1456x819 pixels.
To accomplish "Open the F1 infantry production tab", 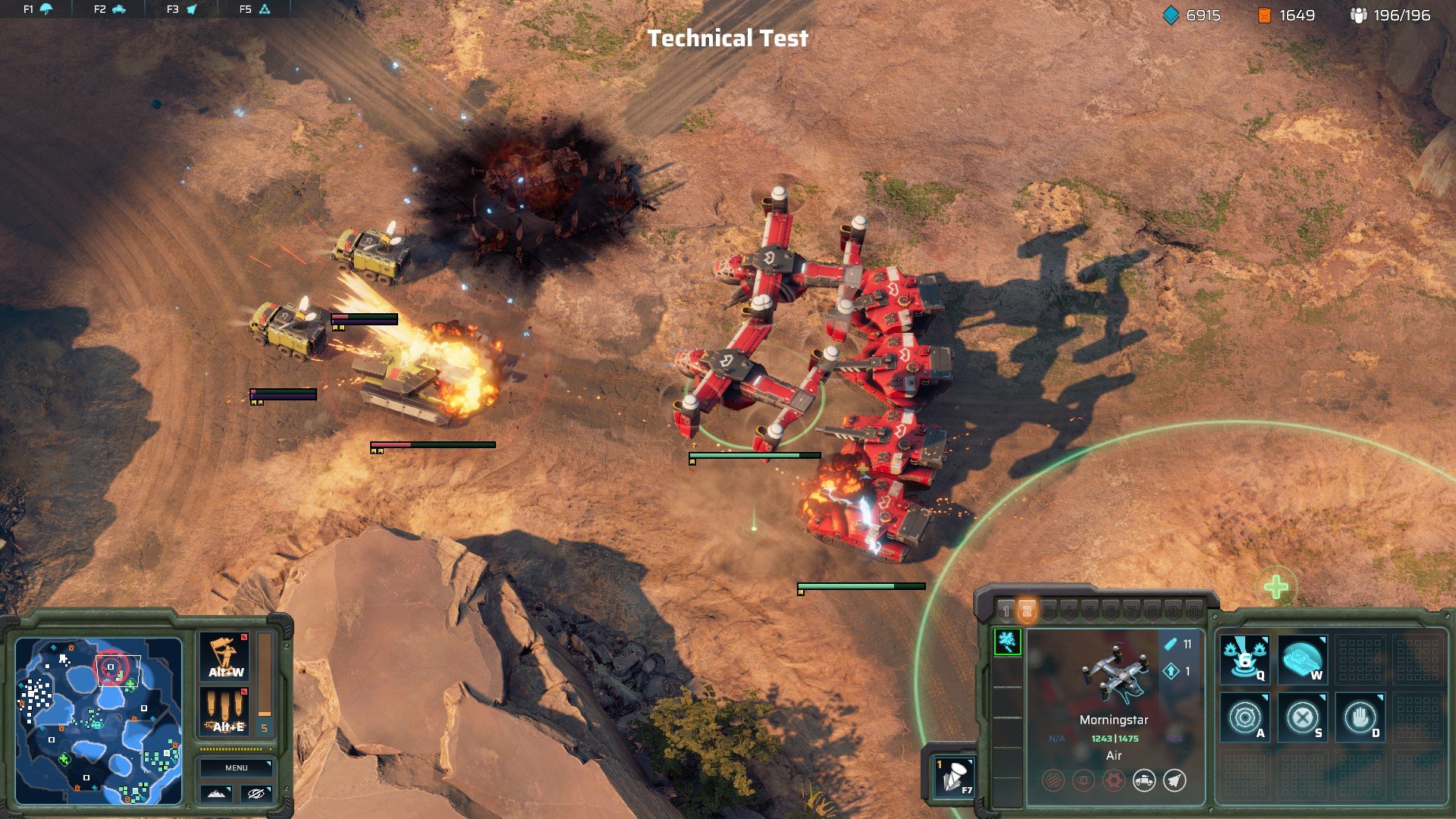I will point(38,9).
